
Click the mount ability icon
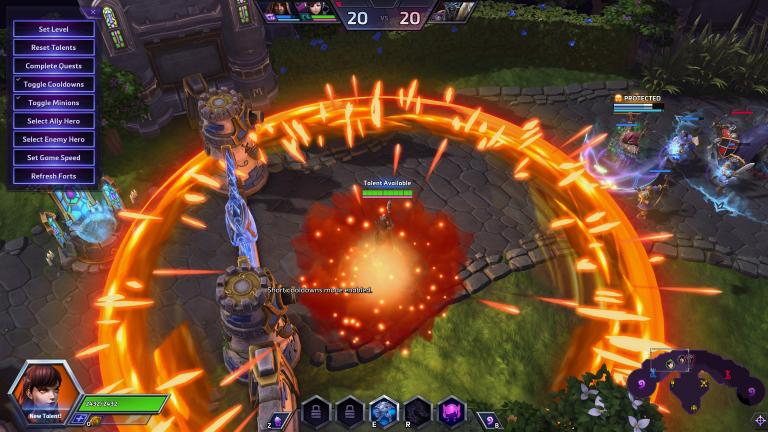point(279,415)
